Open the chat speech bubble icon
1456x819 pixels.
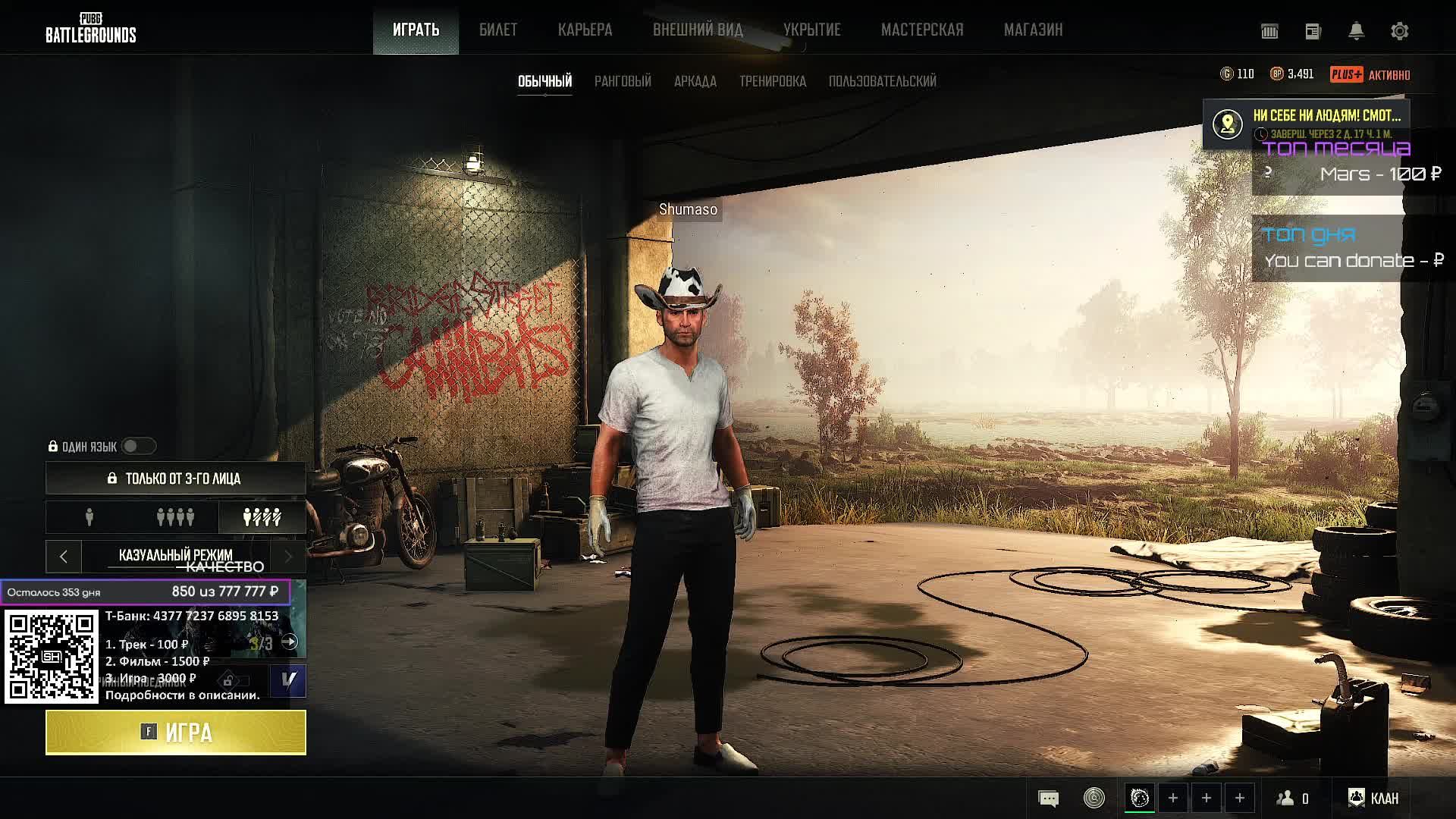1048,798
